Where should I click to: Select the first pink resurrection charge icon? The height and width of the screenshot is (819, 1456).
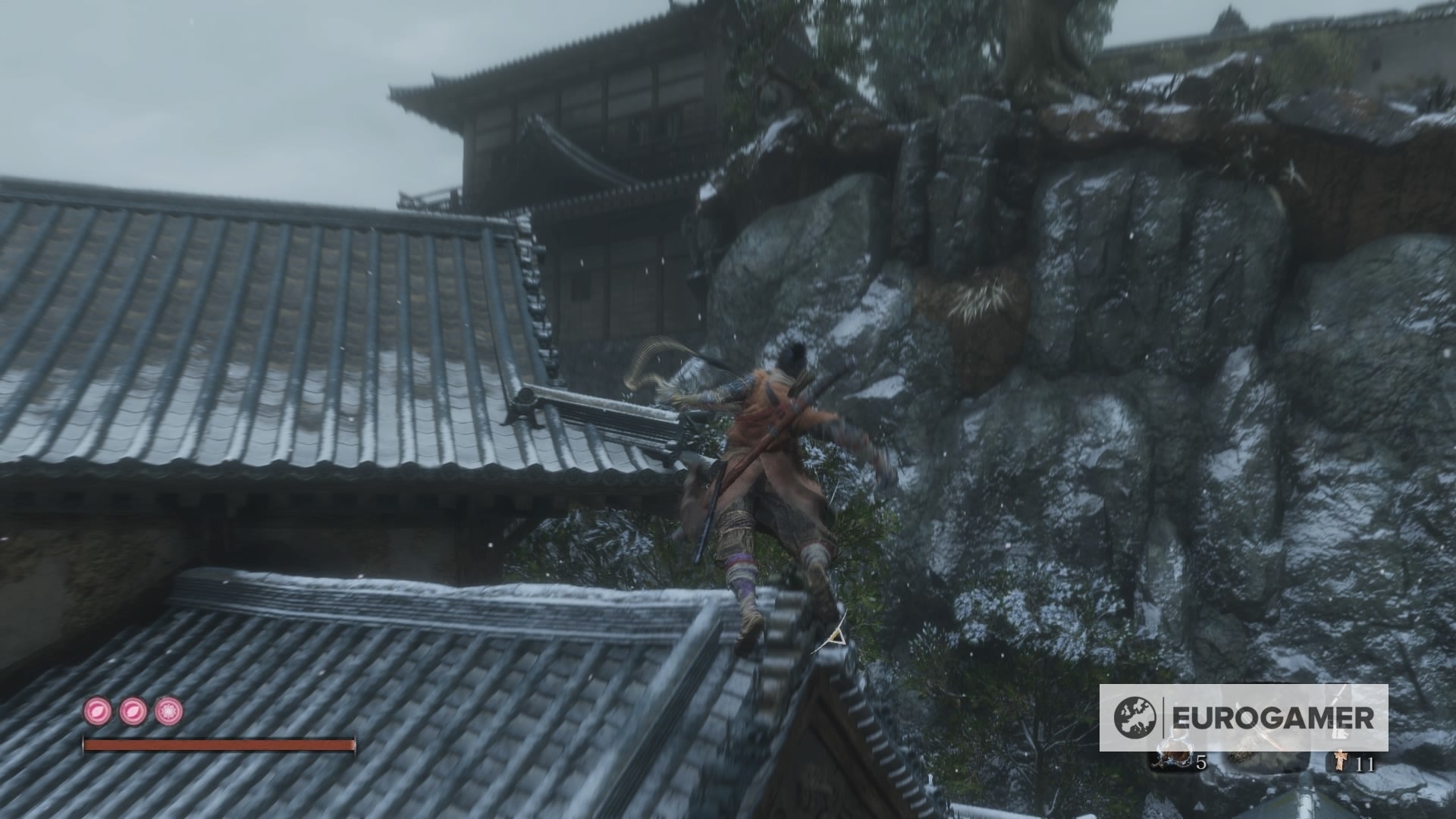97,711
